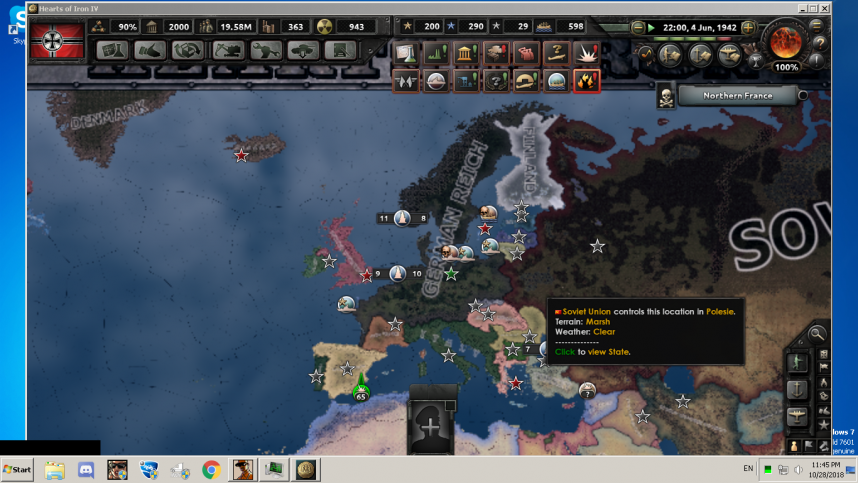
Task: Click the red highlighted explosion alert icon
Action: (x=587, y=81)
